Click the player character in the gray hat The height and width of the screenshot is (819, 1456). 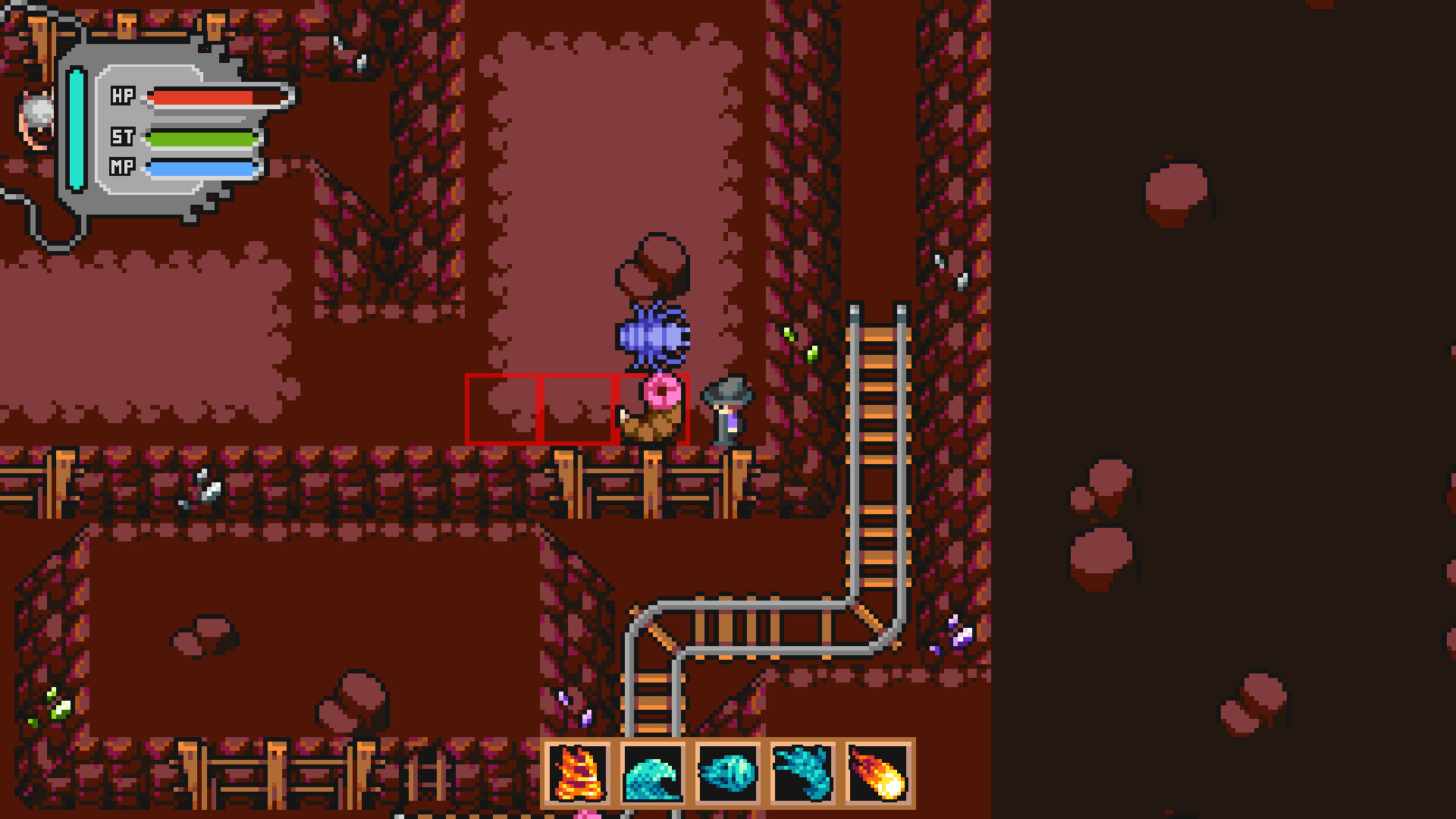pos(728,409)
